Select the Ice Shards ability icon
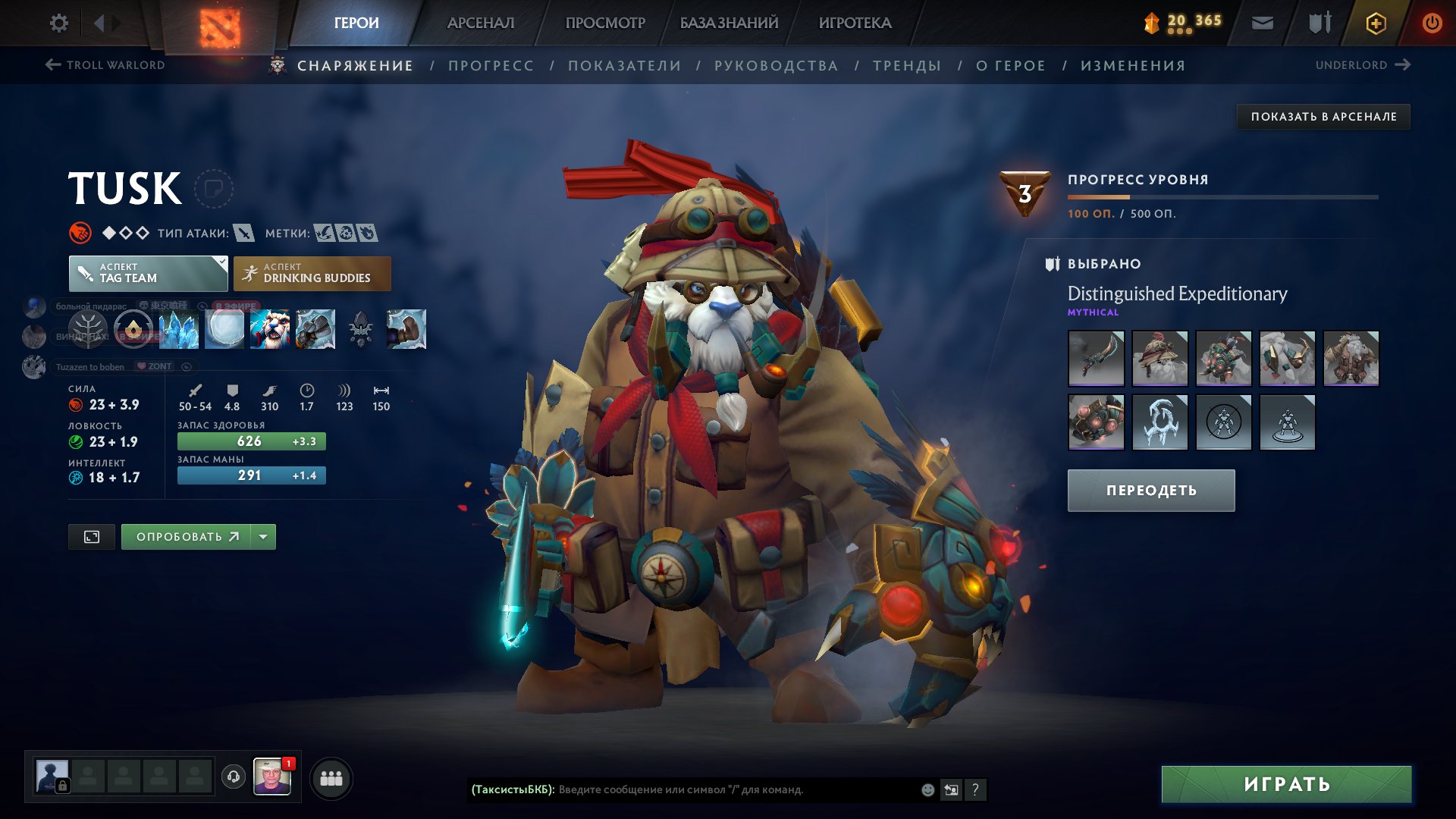This screenshot has height=819, width=1456. (x=179, y=330)
